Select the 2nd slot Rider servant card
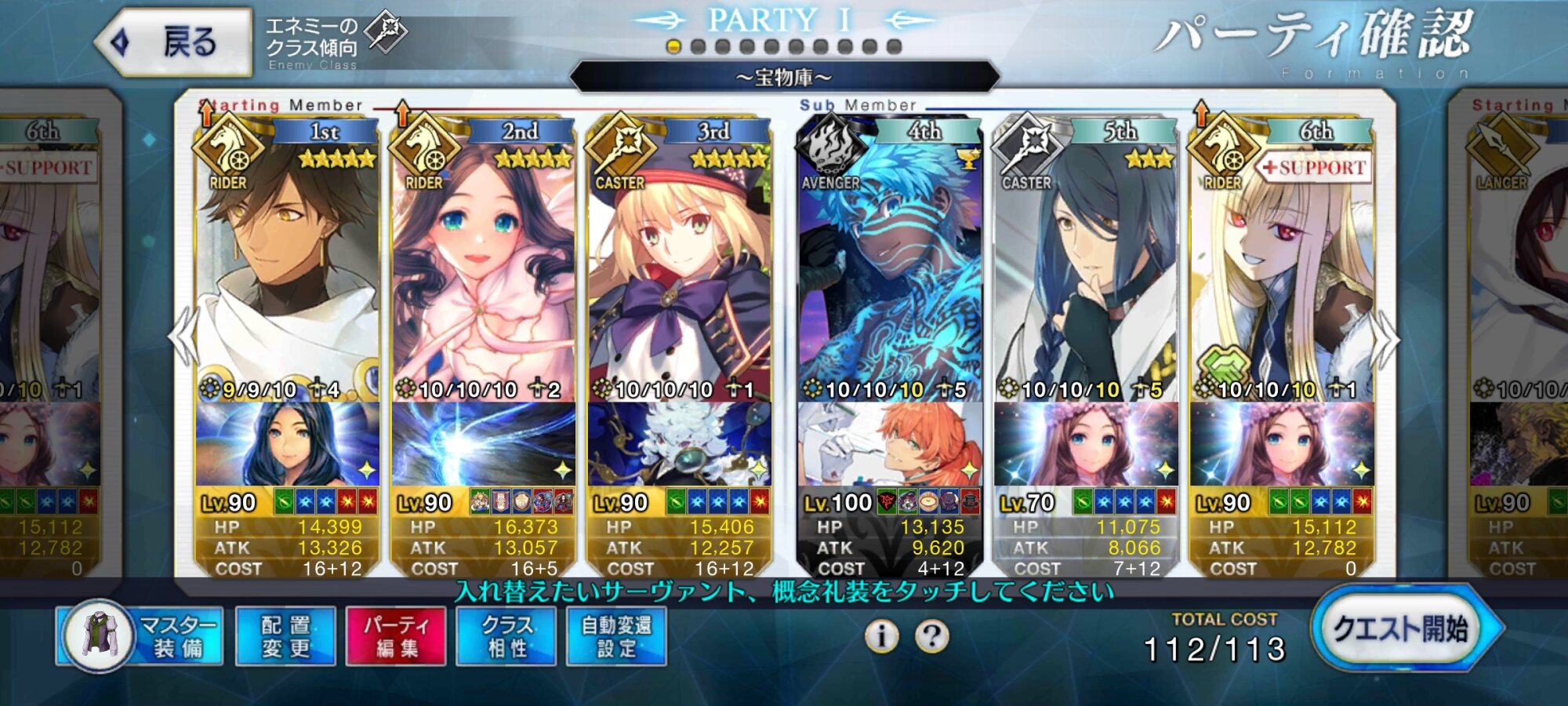Screen dimensions: 1568x706 pos(483,267)
